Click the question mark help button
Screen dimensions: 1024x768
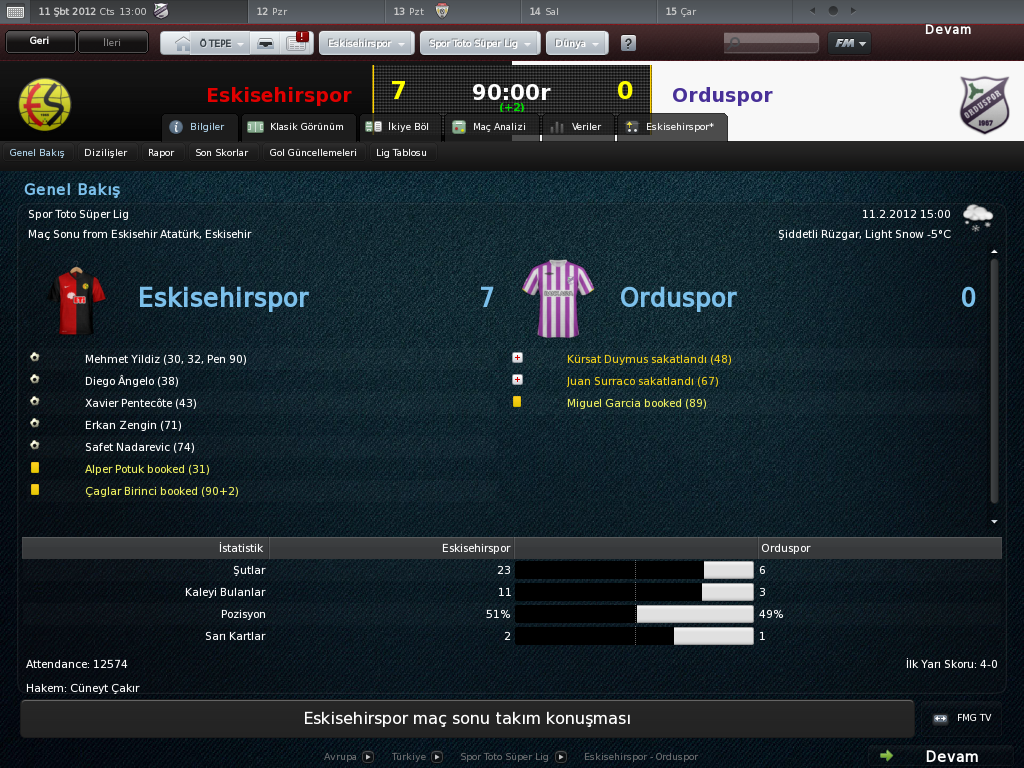point(628,44)
